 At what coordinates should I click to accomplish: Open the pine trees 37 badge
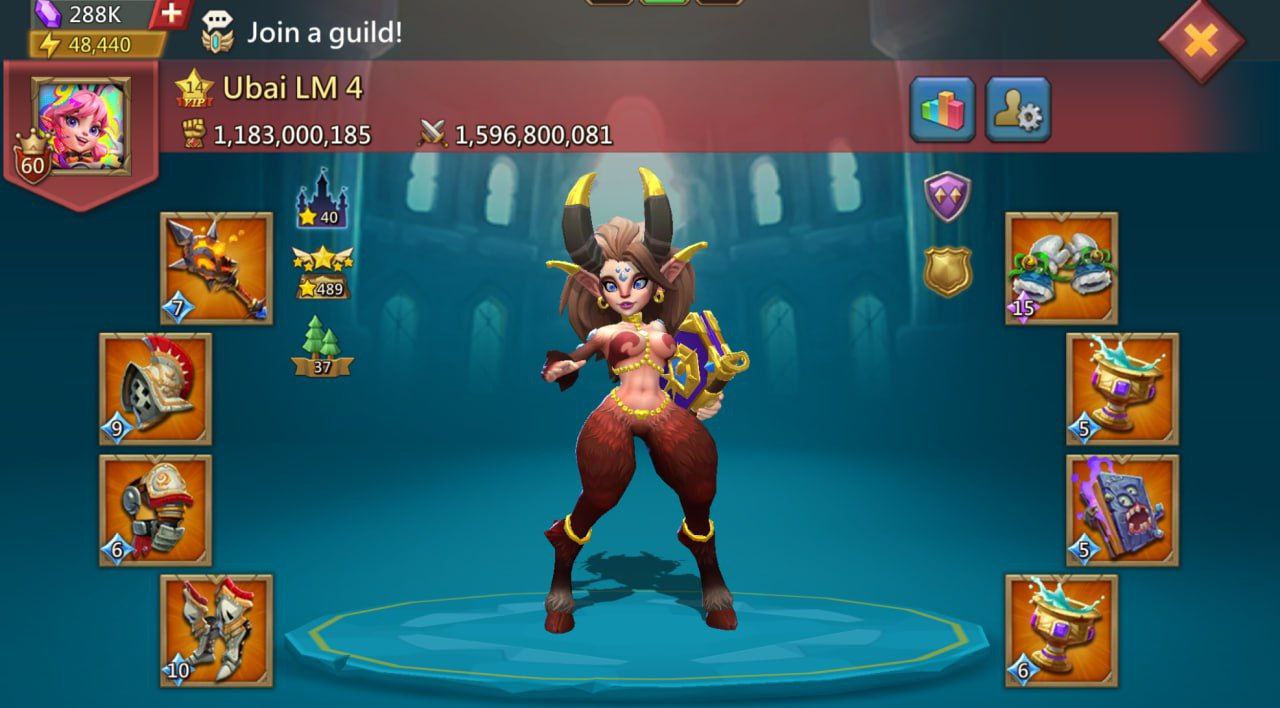click(x=322, y=347)
